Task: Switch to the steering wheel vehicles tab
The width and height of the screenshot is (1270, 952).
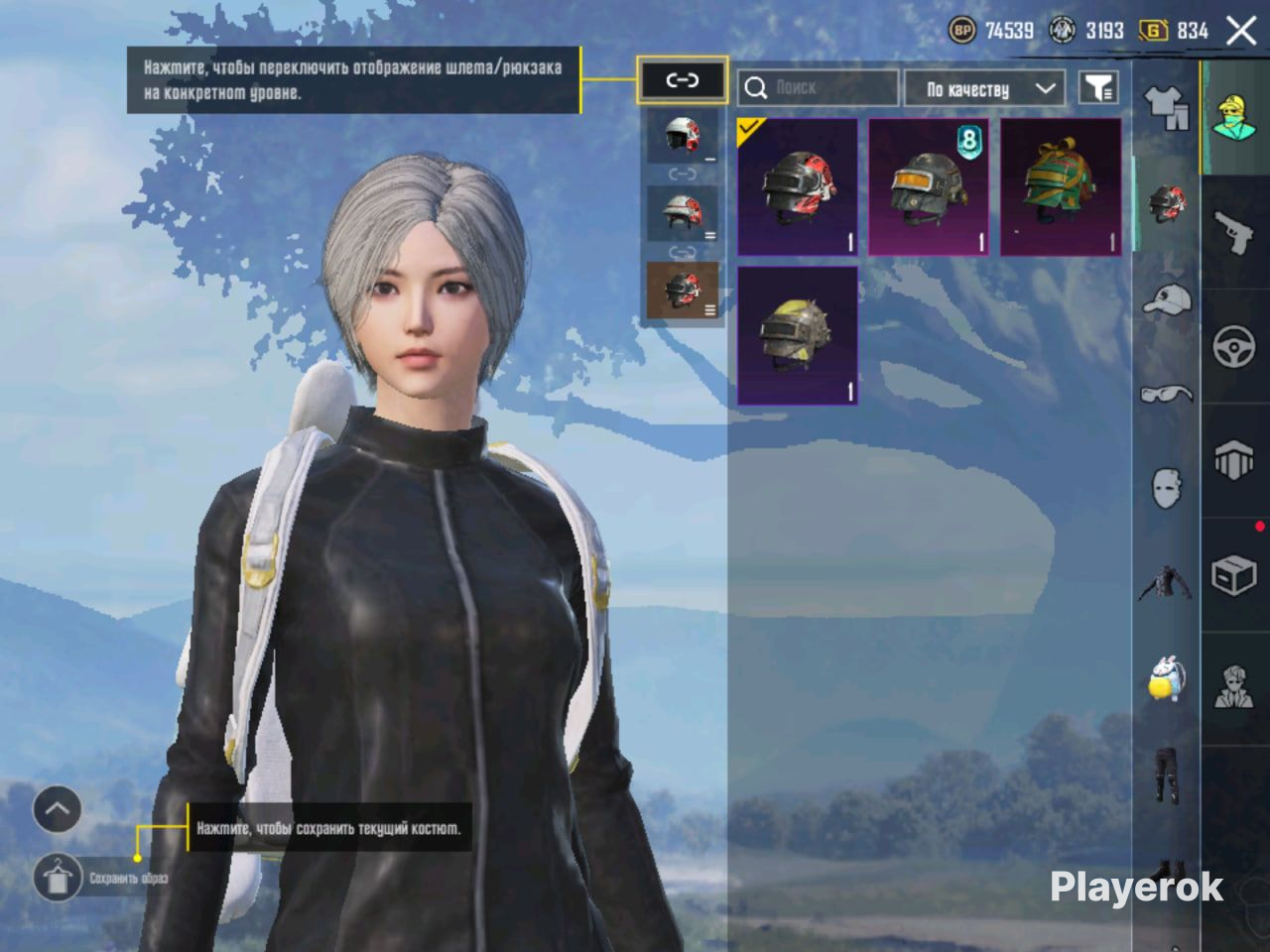Action: point(1234,347)
